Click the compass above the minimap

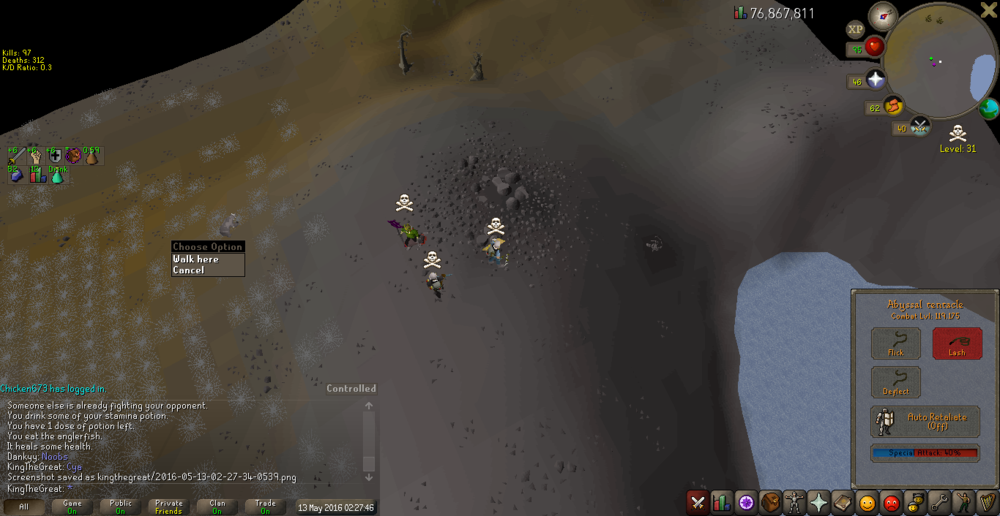pyautogui.click(x=883, y=16)
